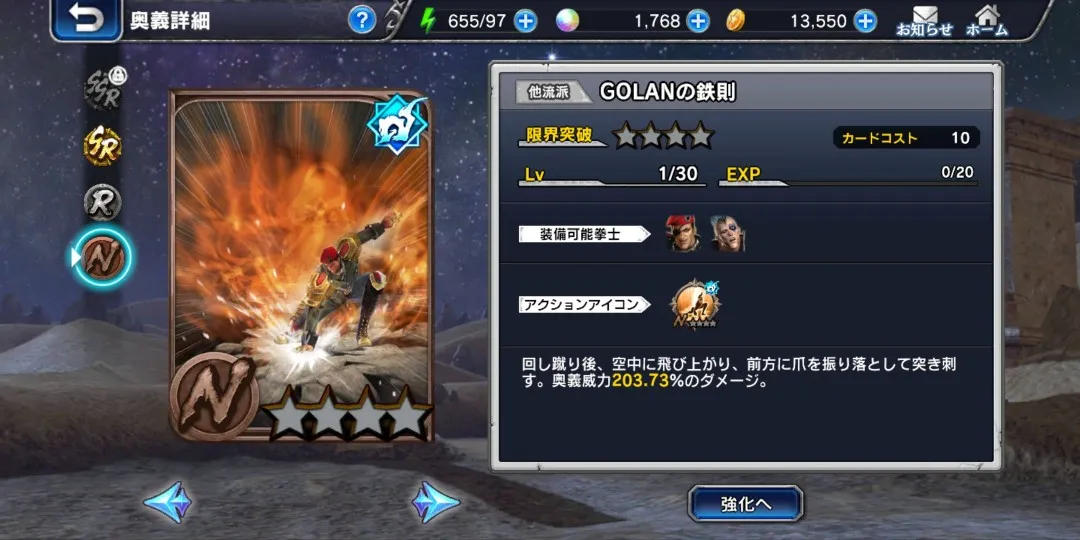The height and width of the screenshot is (540, 1080).
Task: Open the blue question mark help
Action: click(362, 19)
